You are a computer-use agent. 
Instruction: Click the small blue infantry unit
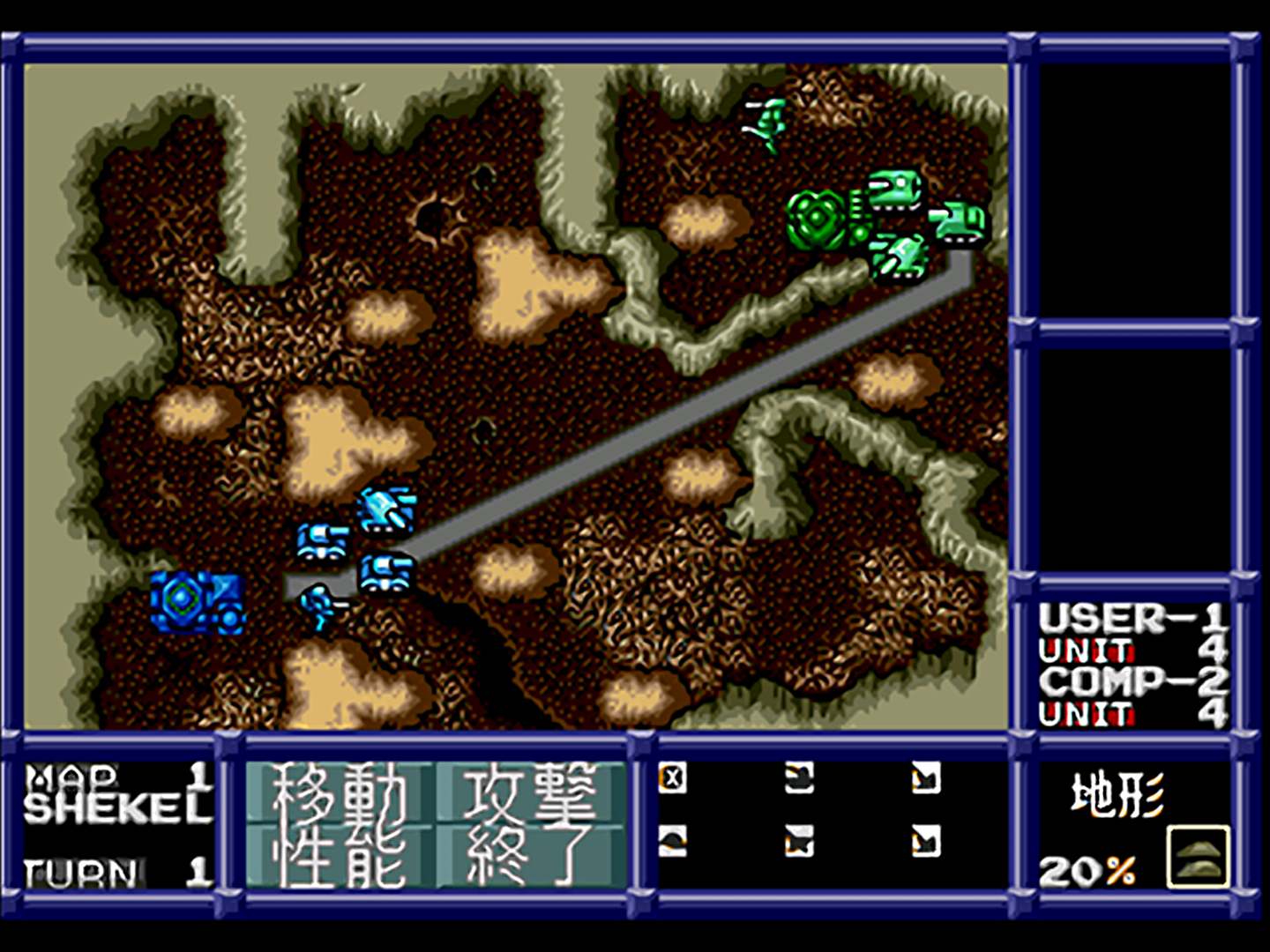pos(317,604)
